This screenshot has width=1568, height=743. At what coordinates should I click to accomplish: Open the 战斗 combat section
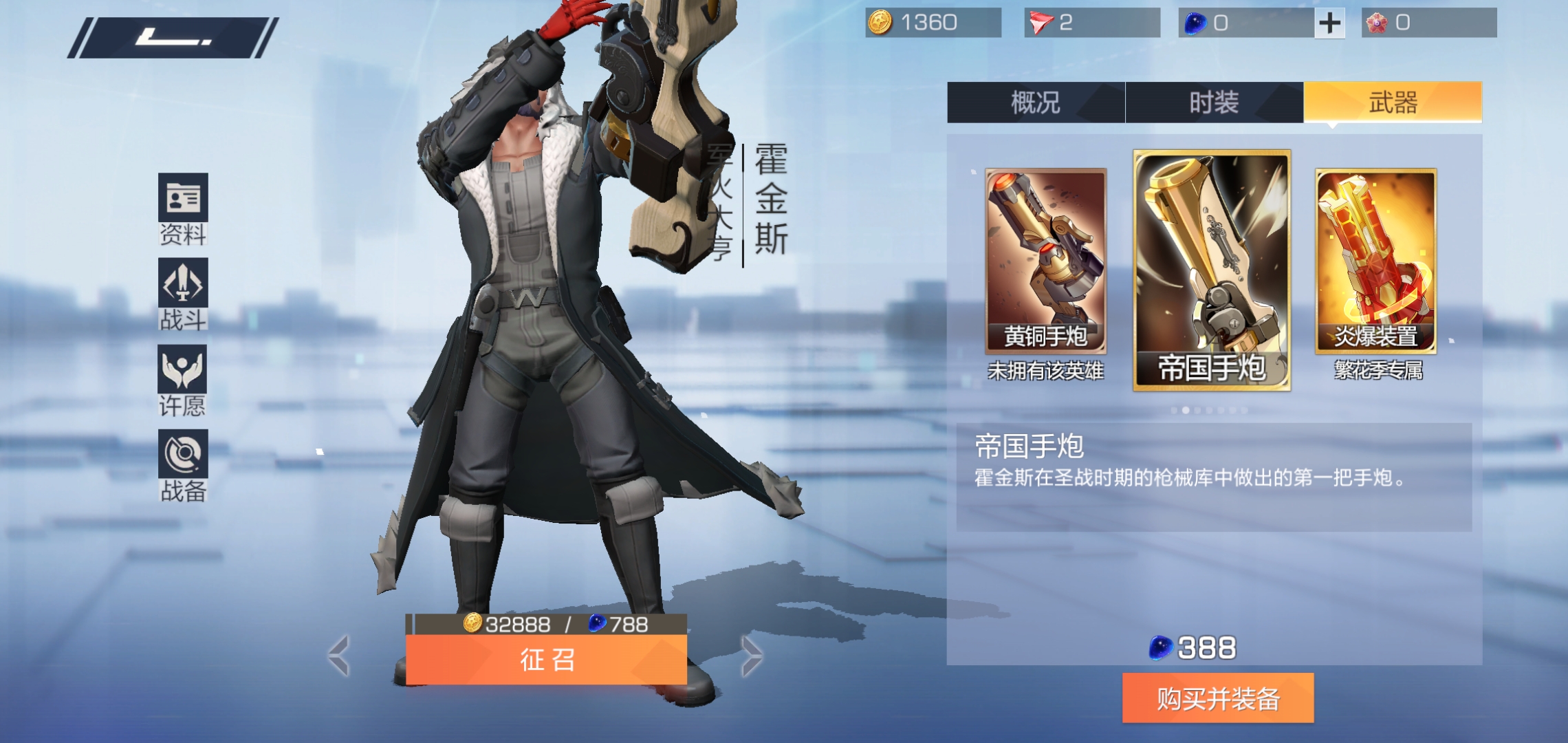click(183, 294)
